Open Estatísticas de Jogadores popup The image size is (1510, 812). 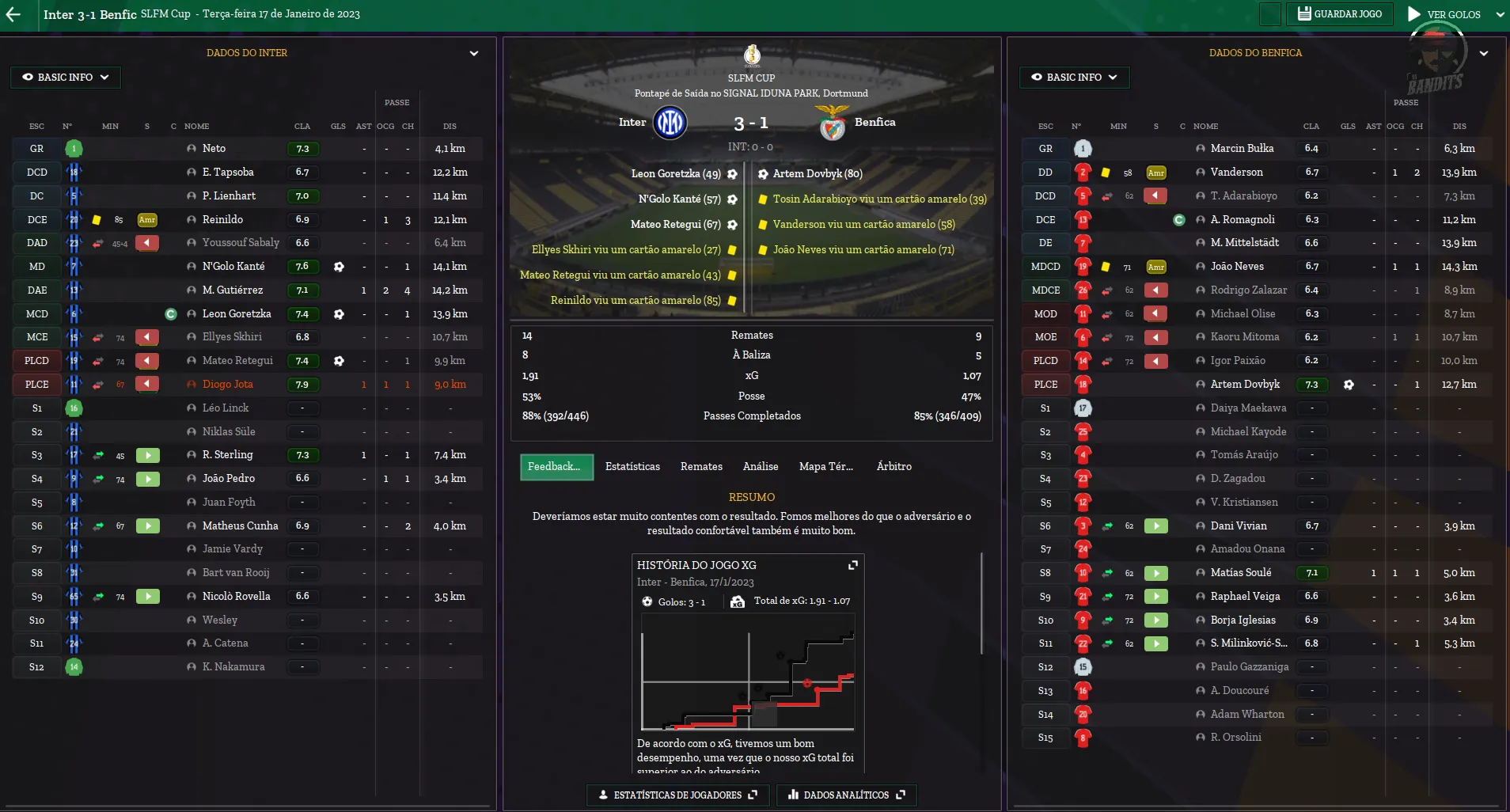[x=678, y=795]
